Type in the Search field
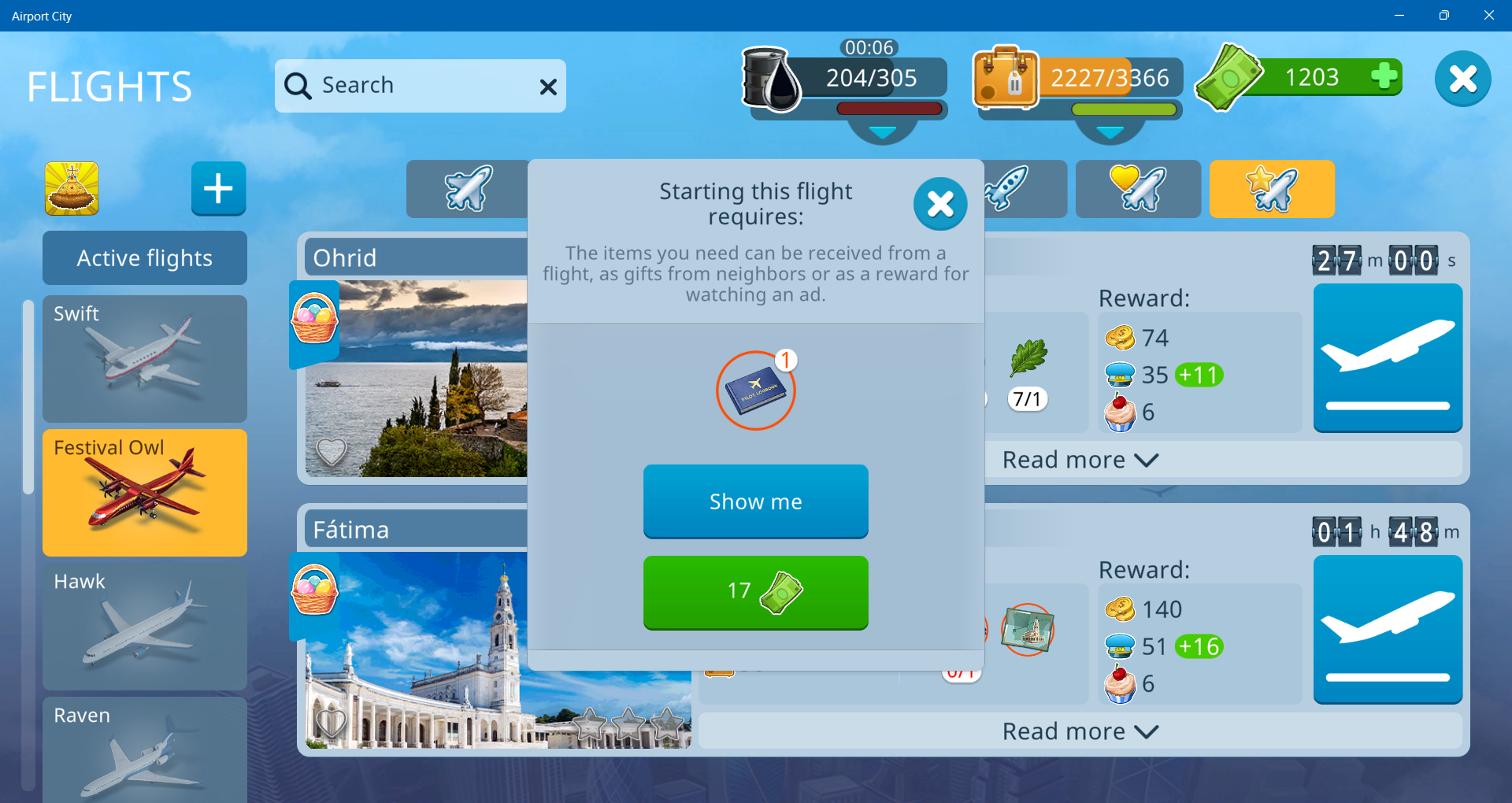Screen dimensions: 1512x803 [x=417, y=85]
